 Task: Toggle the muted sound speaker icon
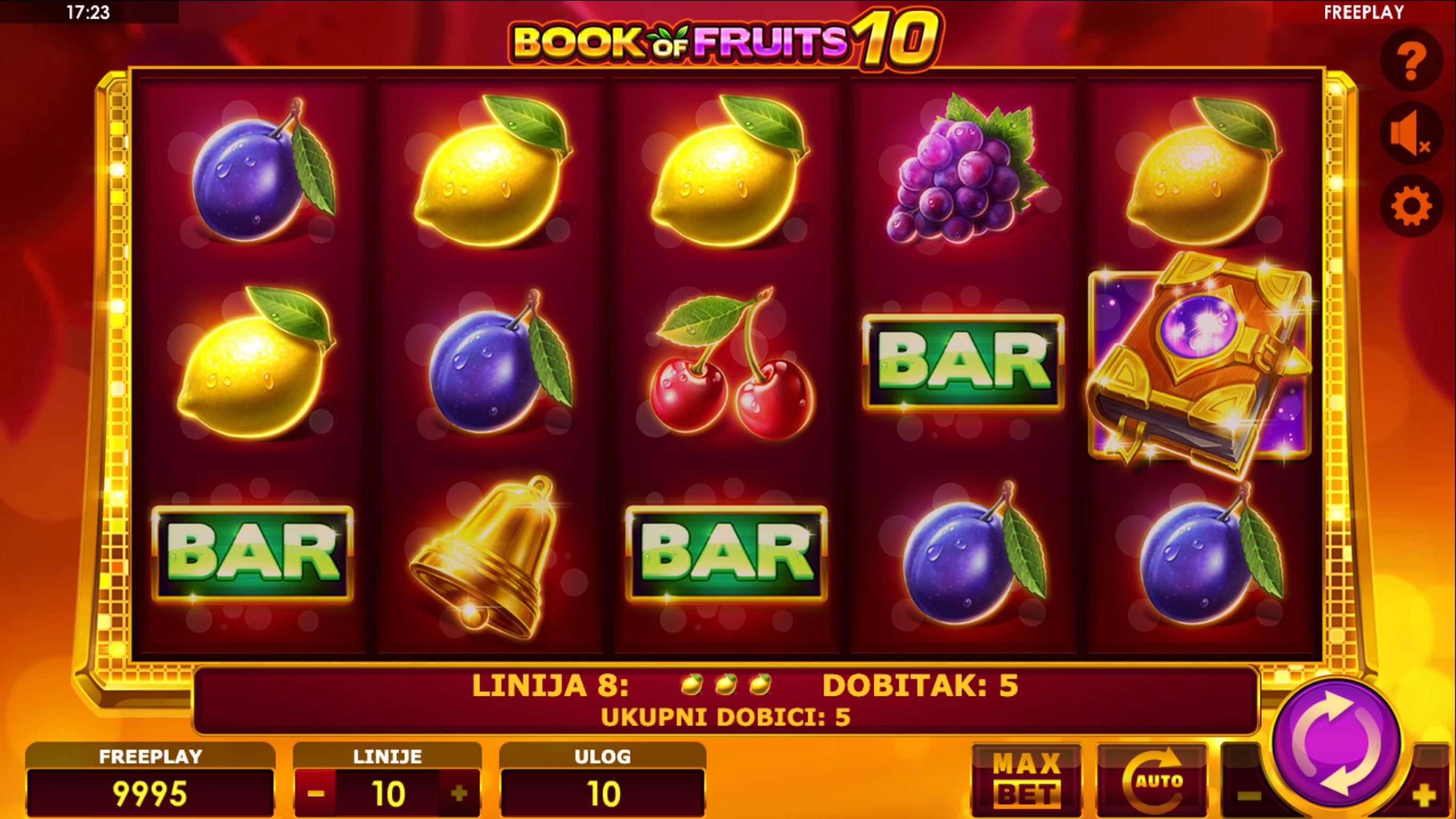tap(1411, 133)
